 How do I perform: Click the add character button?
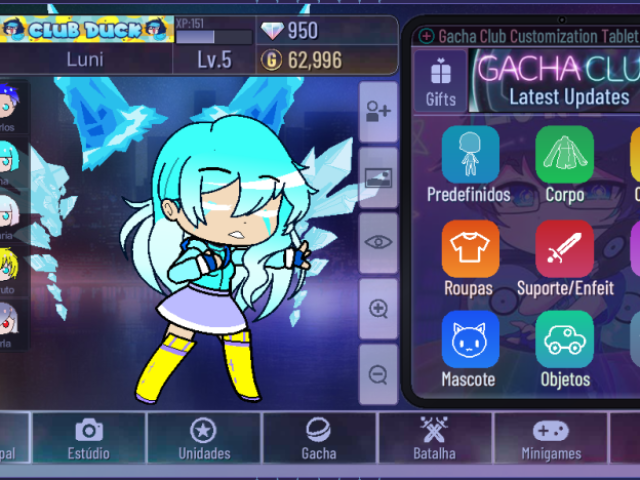[378, 112]
